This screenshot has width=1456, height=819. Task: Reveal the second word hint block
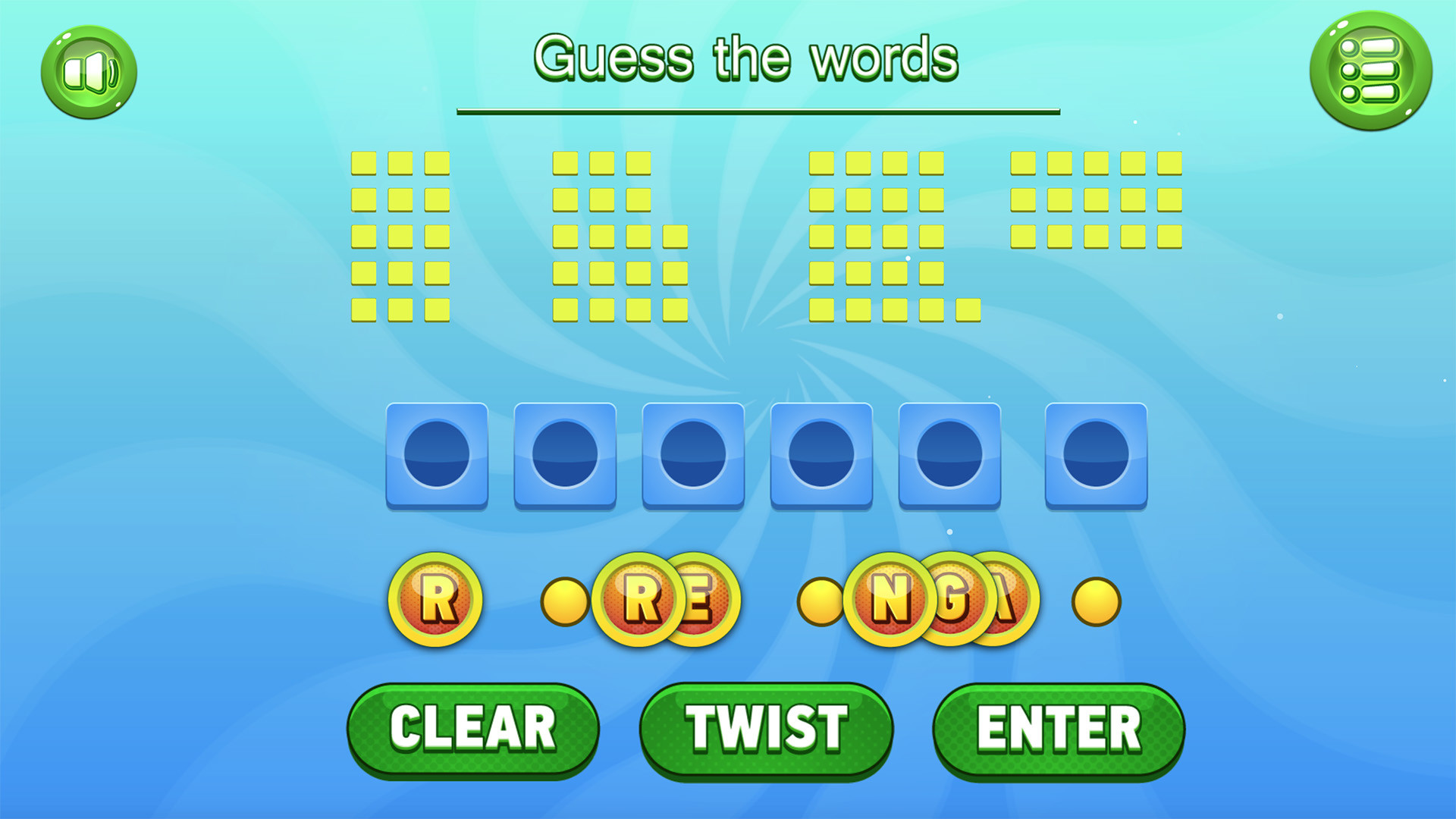614,235
